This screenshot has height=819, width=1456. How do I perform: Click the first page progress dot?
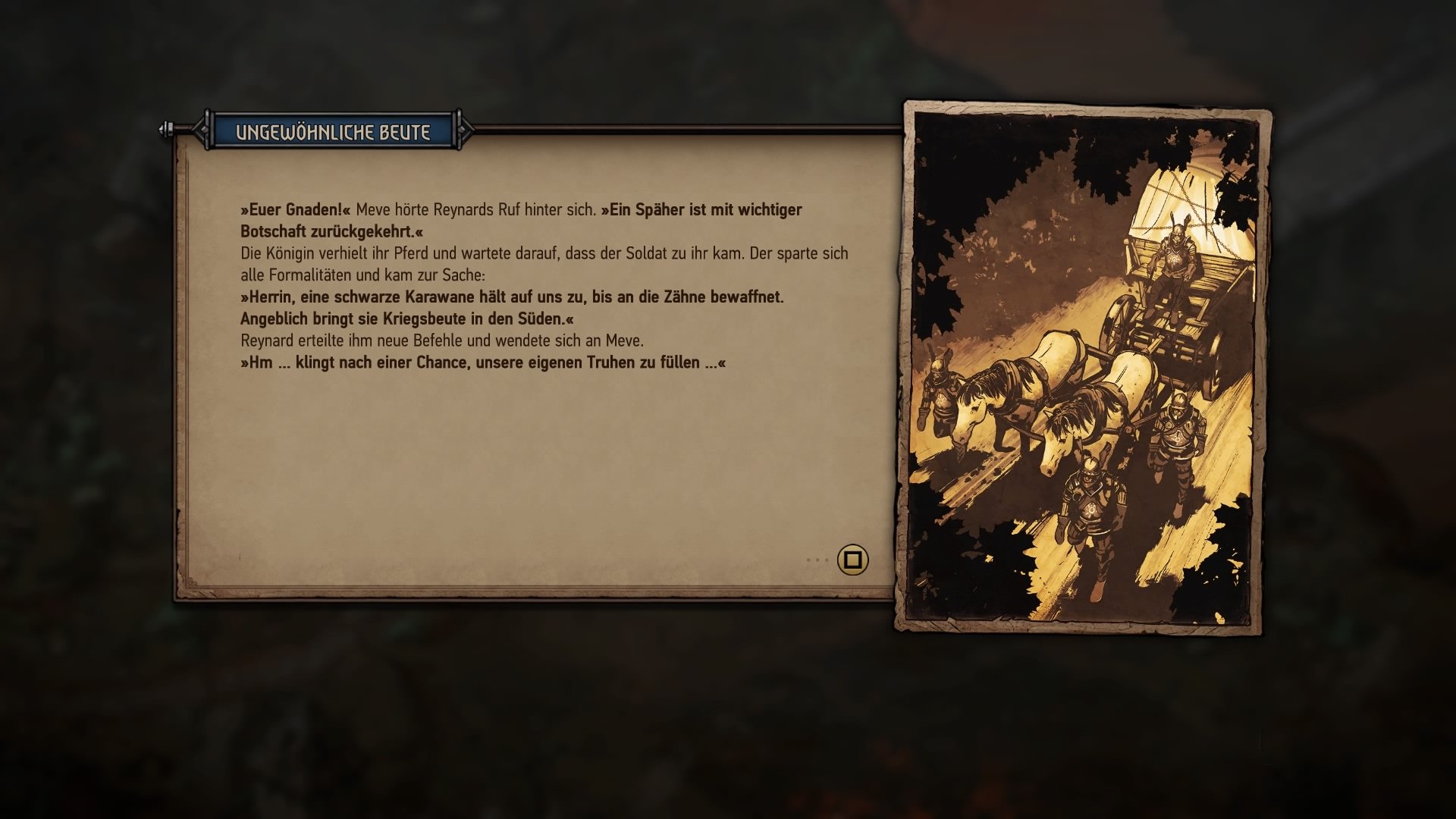coord(808,560)
